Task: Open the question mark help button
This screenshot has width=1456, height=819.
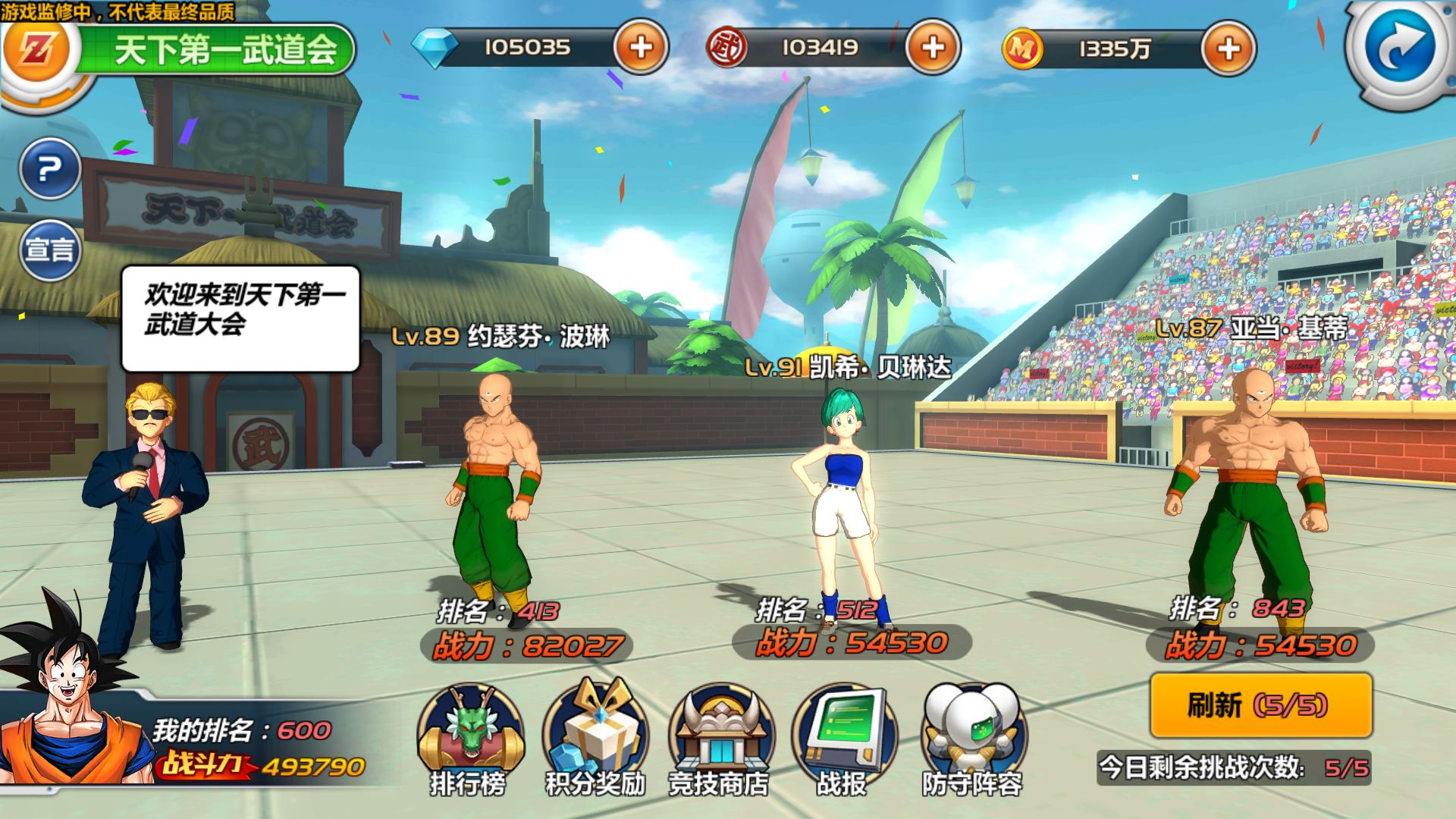Action: point(50,168)
